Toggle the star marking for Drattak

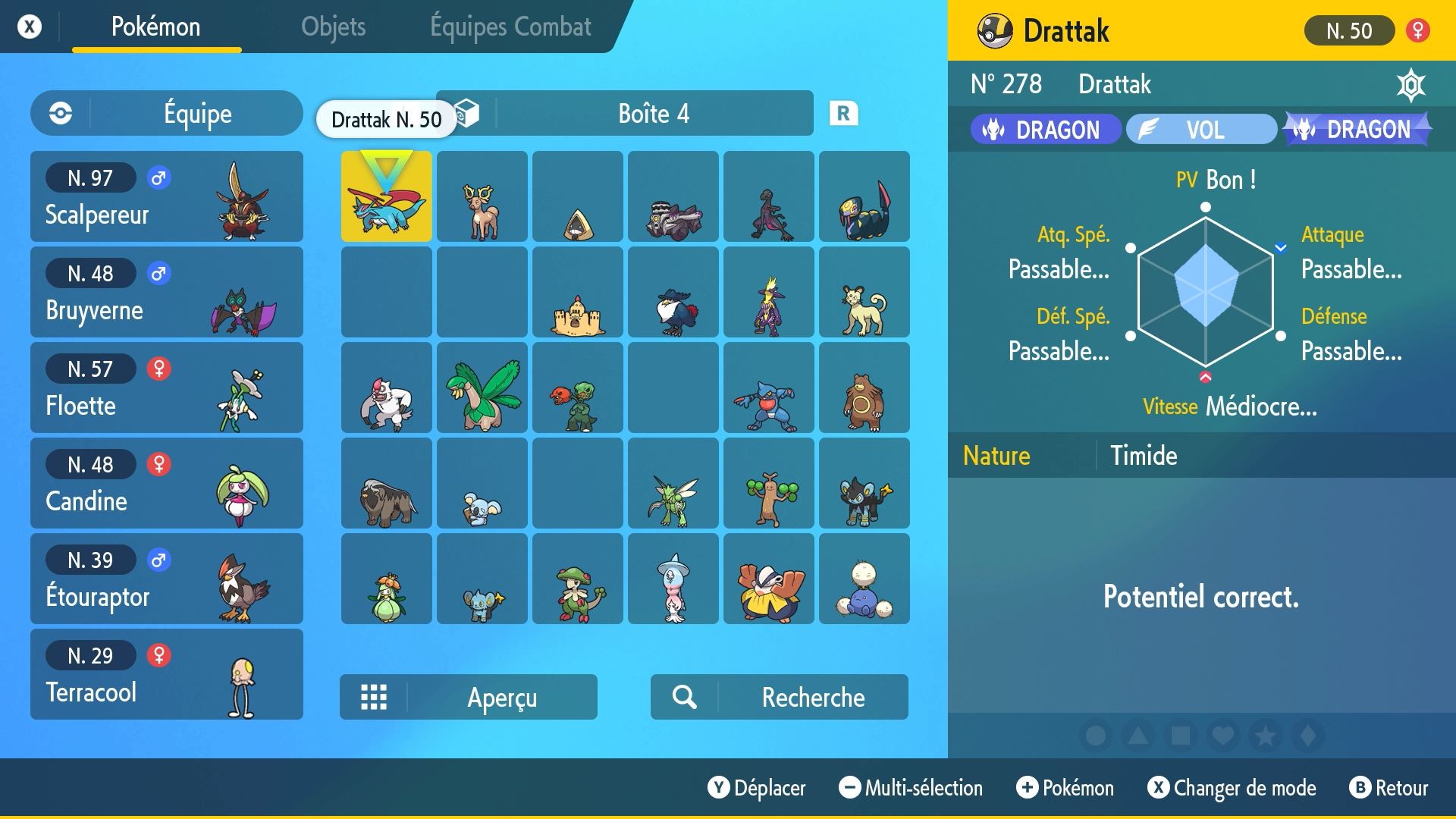pos(1263,736)
